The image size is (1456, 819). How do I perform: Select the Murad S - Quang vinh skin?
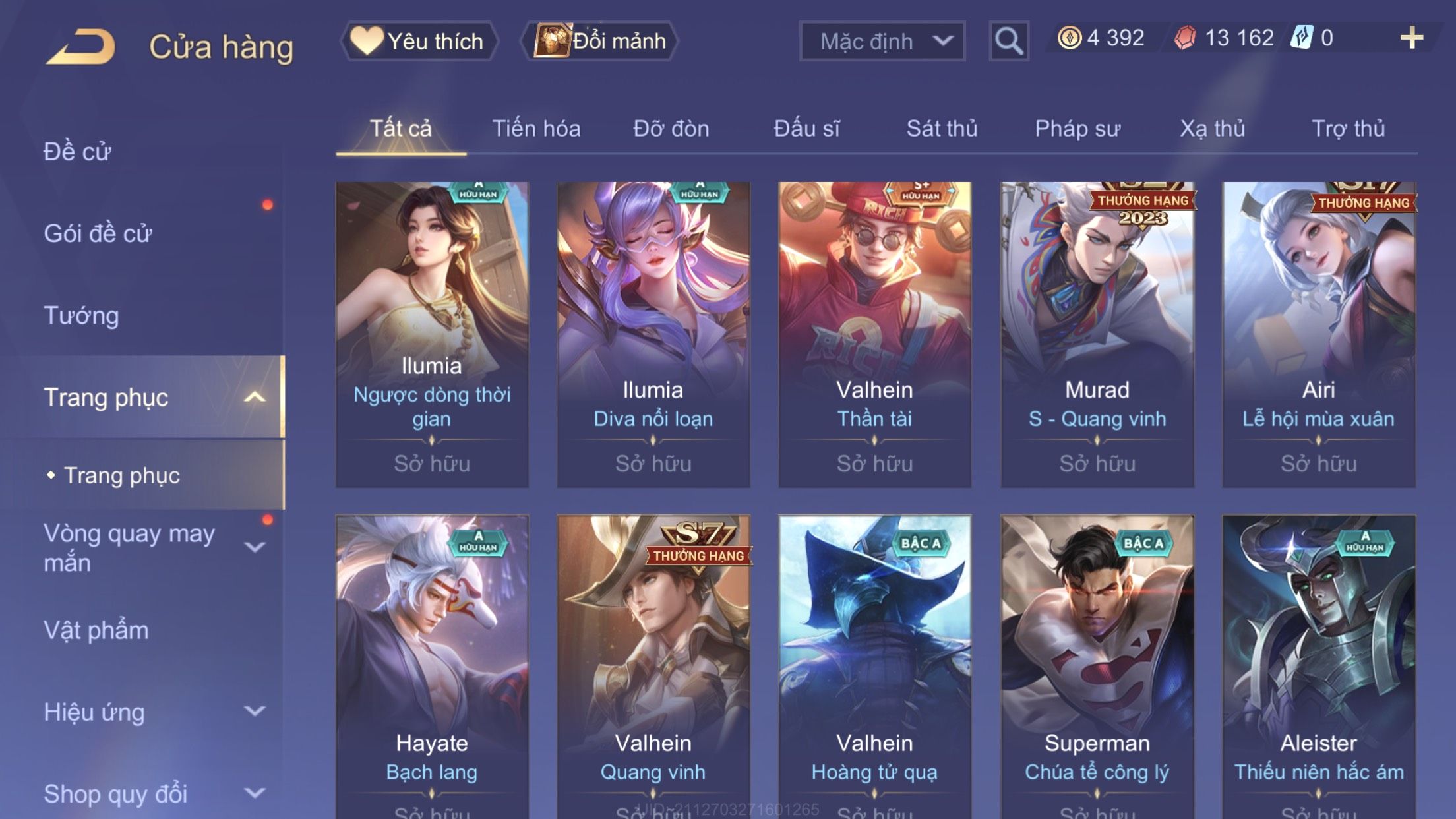[1097, 334]
